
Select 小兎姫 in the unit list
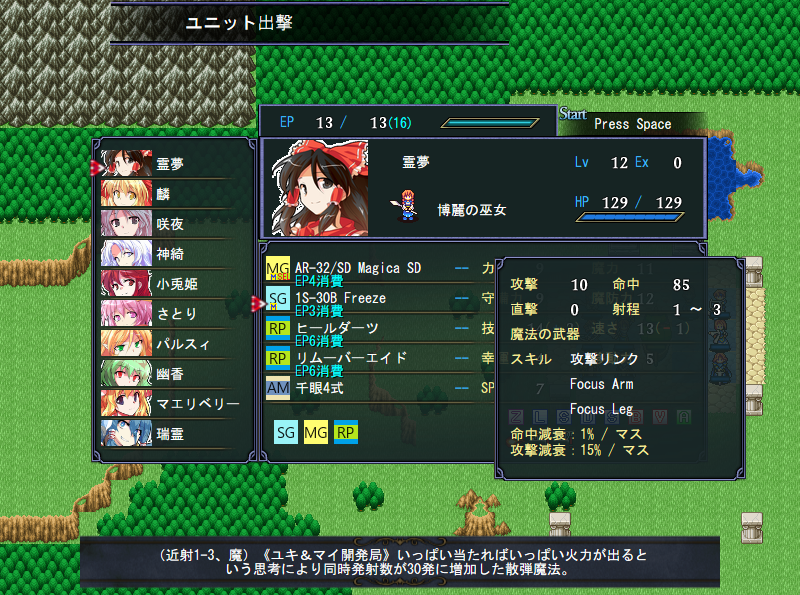pyautogui.click(x=170, y=283)
